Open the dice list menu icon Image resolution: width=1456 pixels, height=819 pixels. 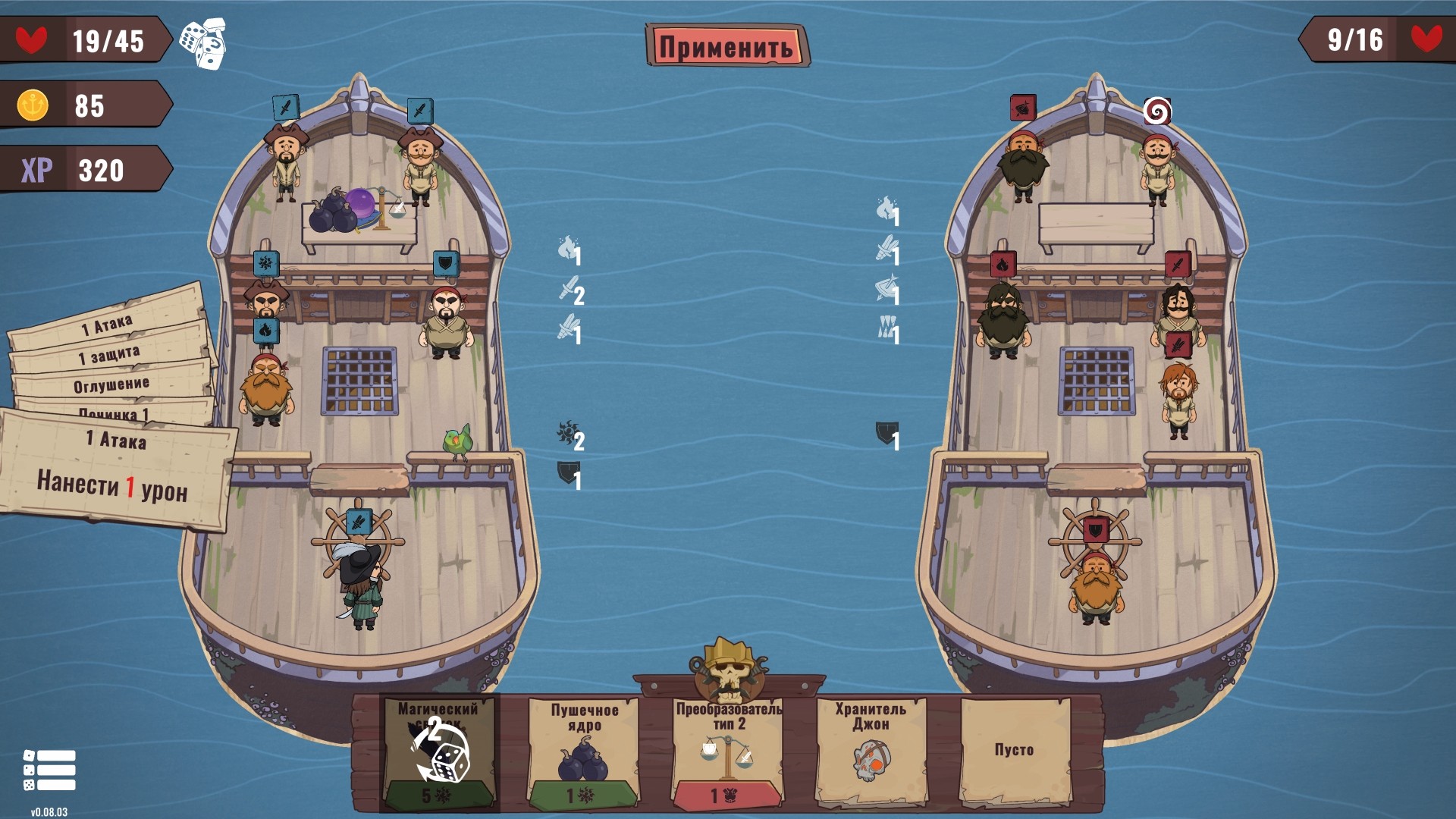(x=49, y=770)
